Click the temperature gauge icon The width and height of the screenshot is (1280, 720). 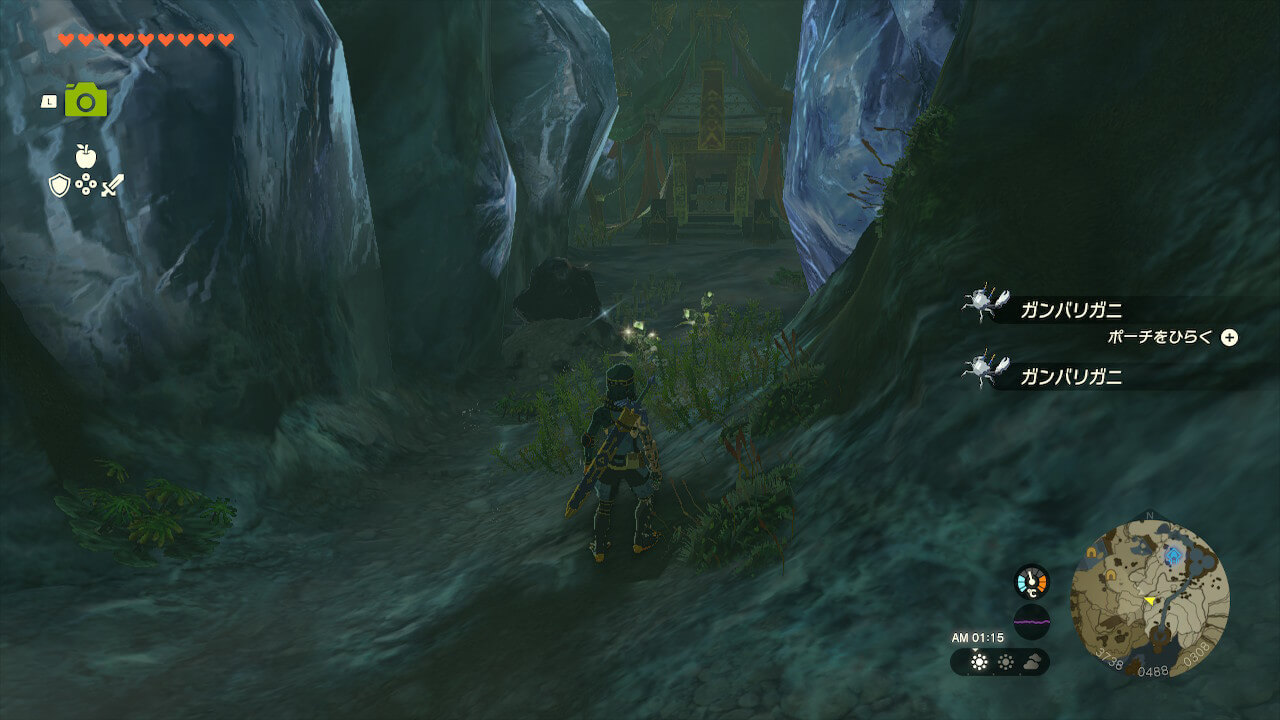coord(1031,582)
